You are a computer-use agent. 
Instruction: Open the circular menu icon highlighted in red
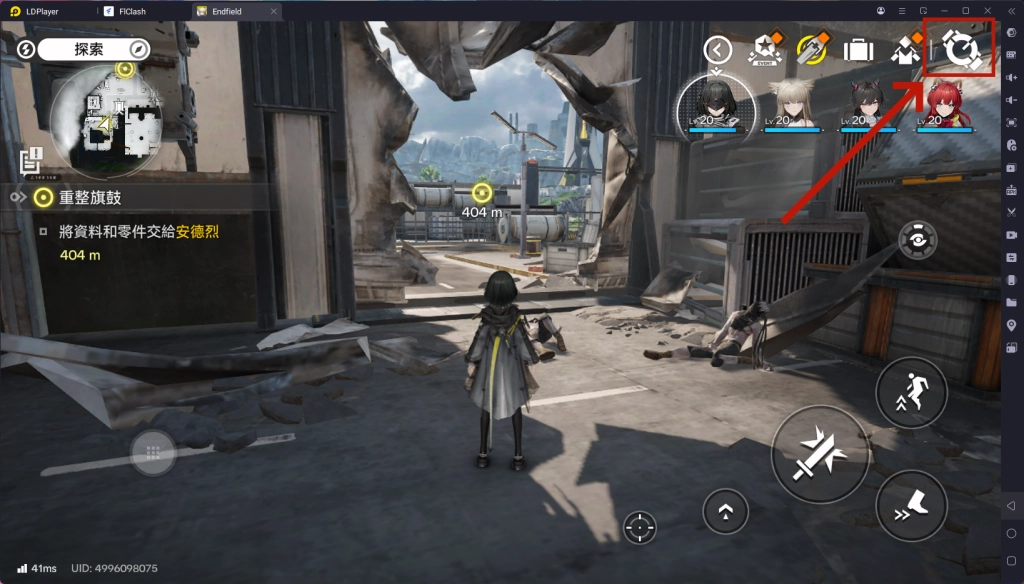[960, 46]
